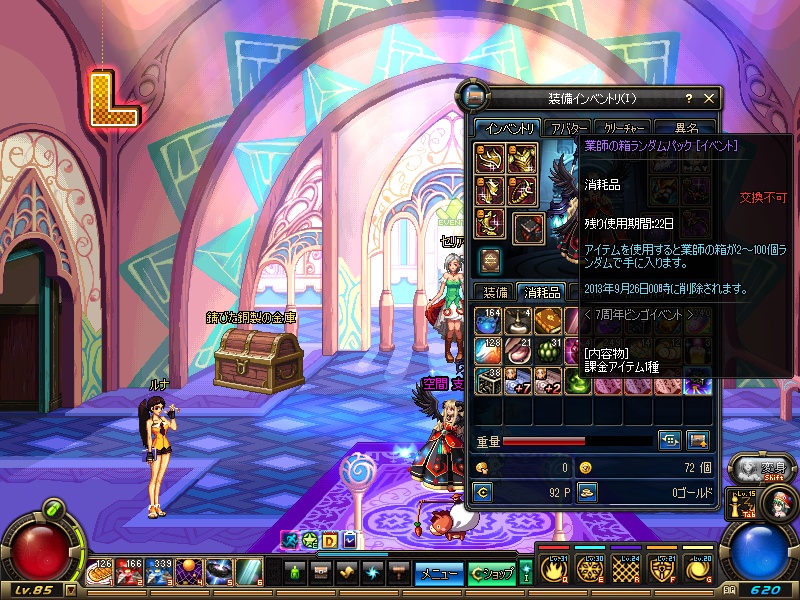Click the coin button beside 92 P
Viewport: 800px width, 600px height.
(x=484, y=491)
